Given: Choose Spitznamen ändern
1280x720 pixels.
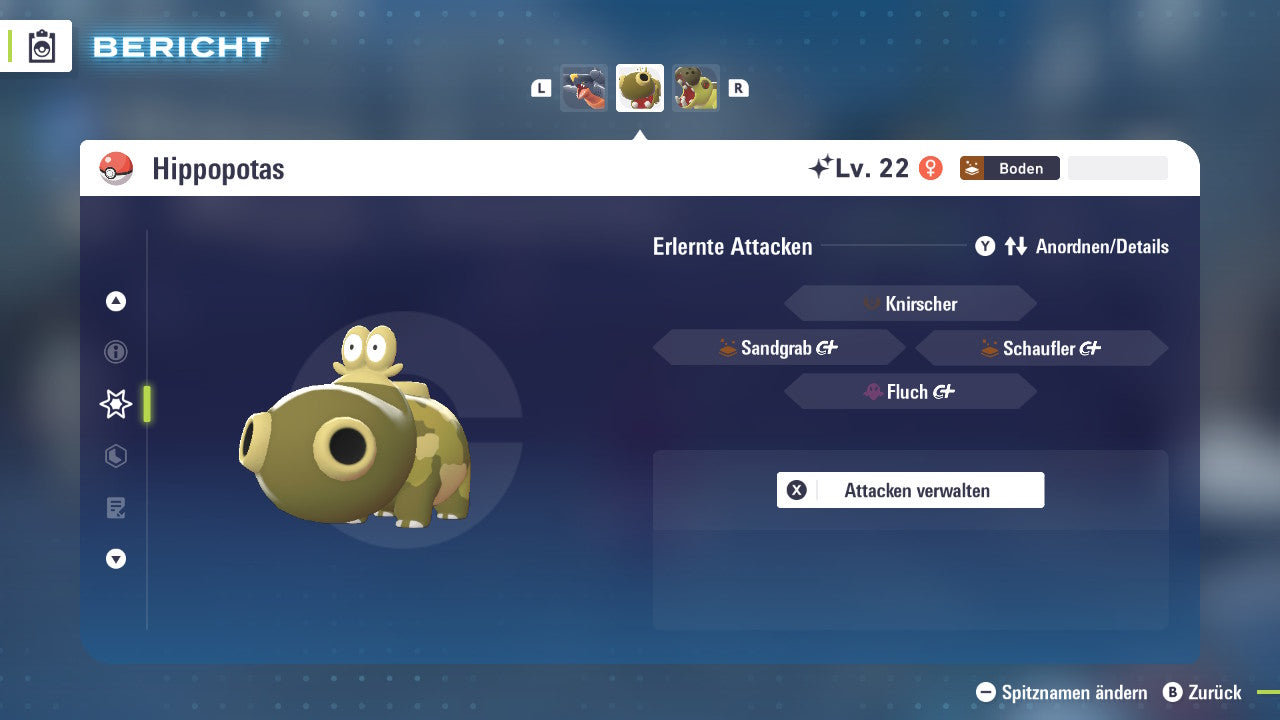Looking at the screenshot, I should [x=1060, y=692].
